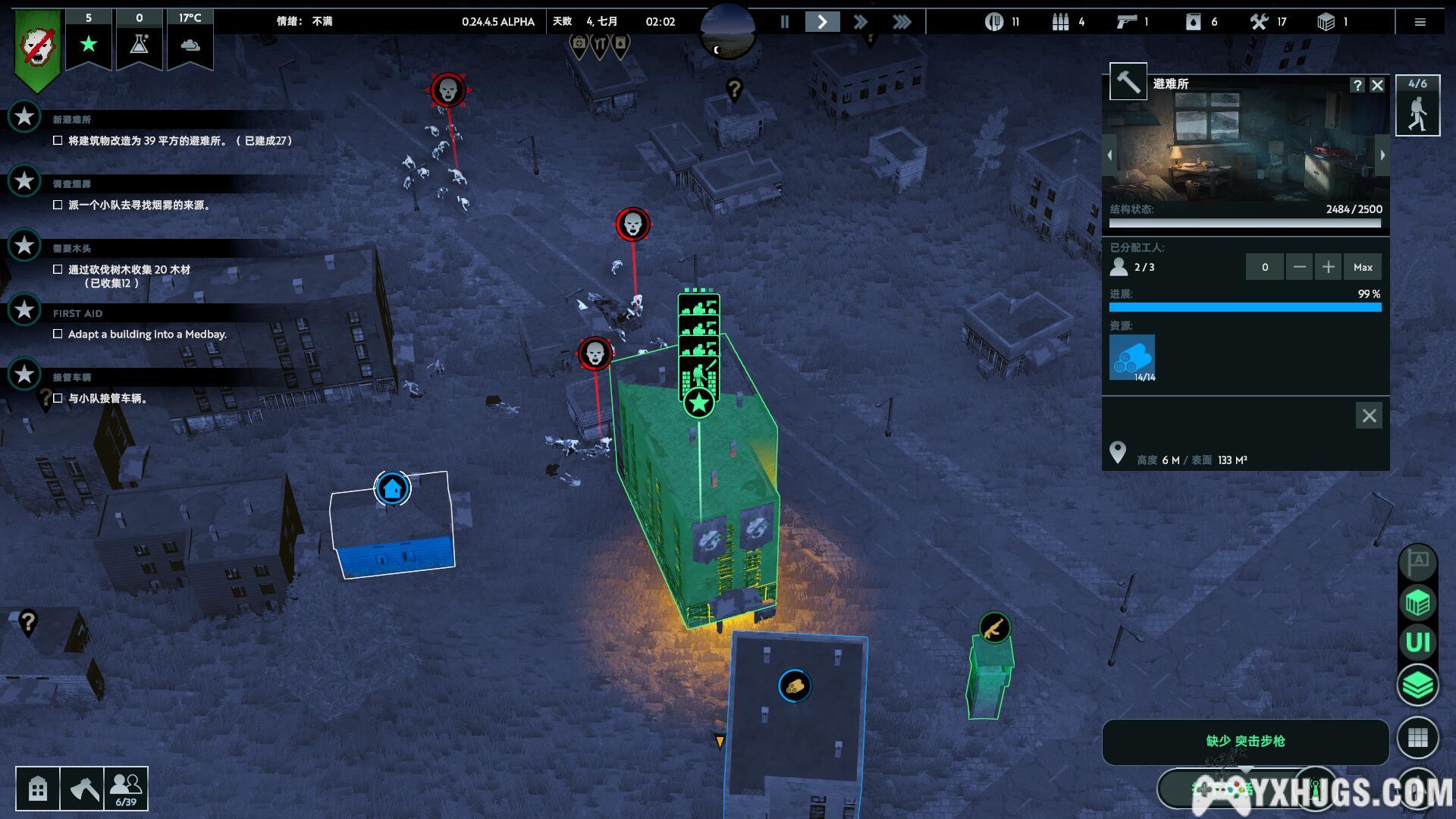Select the blue house map marker
1456x819 pixels.
pos(392,488)
